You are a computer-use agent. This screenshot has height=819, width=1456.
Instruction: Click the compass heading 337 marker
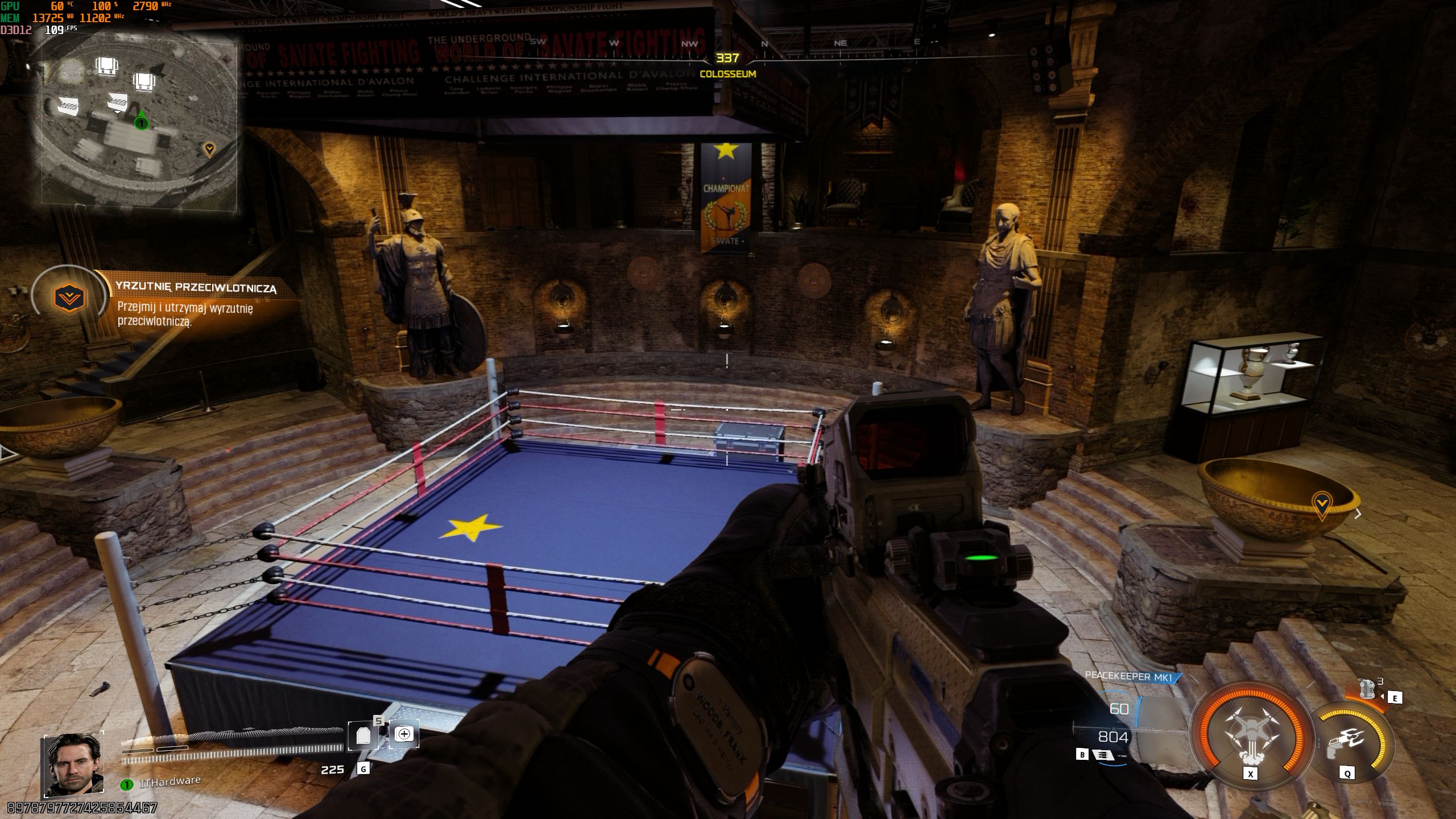click(727, 57)
